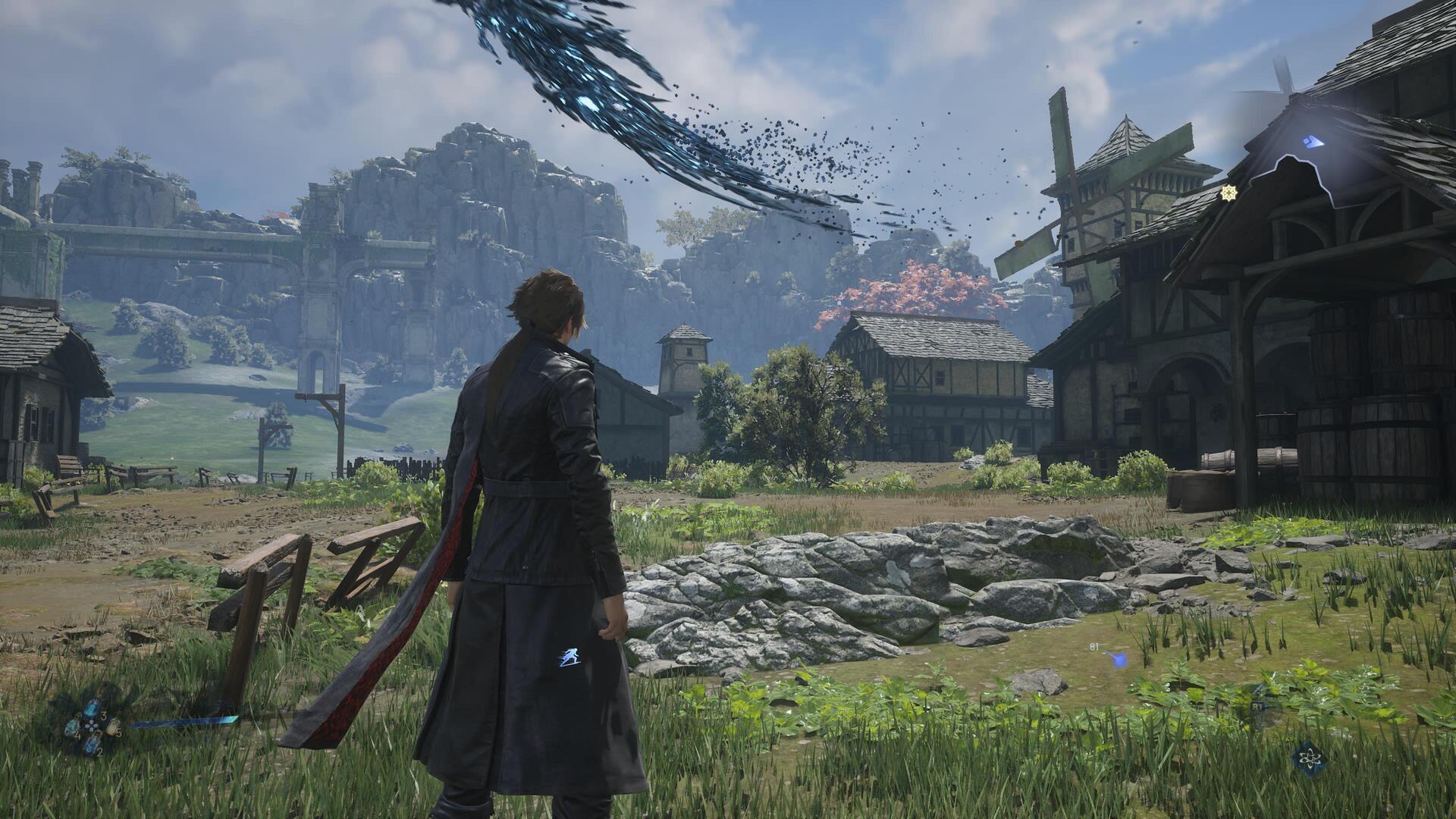Select the blue potion with count 3

pos(92,709)
